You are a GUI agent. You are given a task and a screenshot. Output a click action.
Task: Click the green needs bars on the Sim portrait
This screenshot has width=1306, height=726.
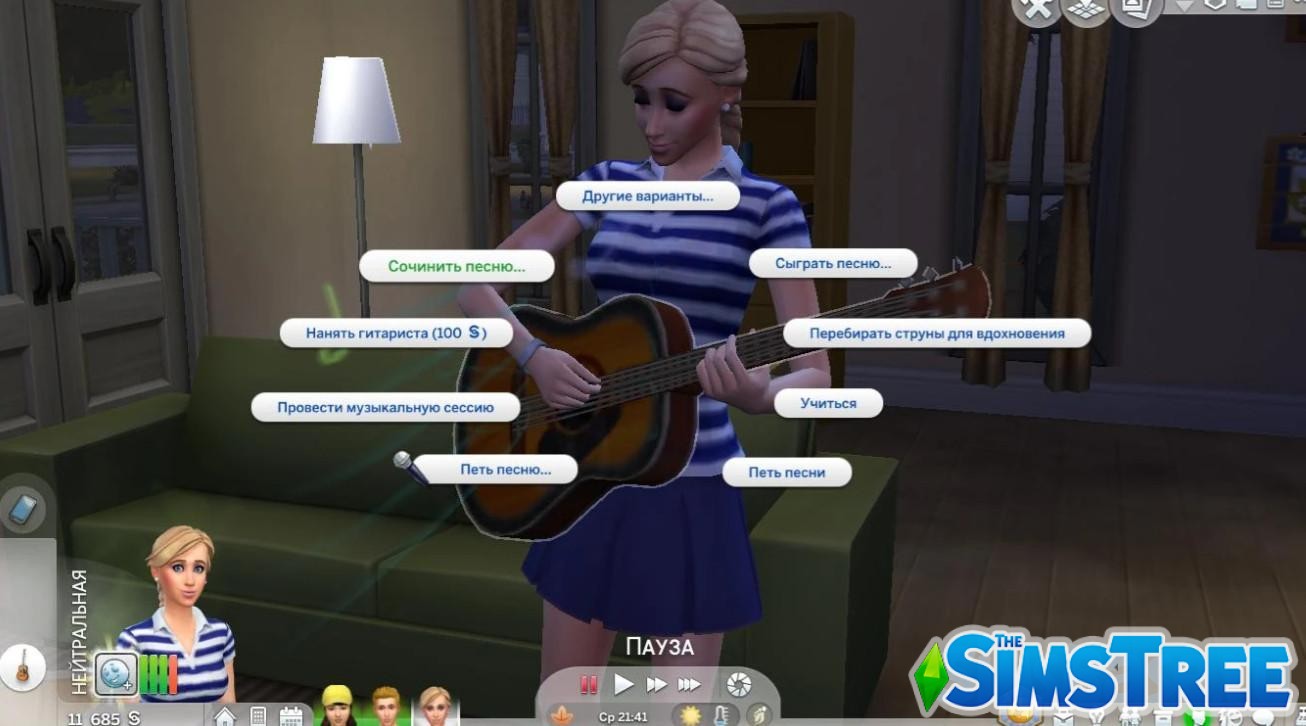(160, 673)
